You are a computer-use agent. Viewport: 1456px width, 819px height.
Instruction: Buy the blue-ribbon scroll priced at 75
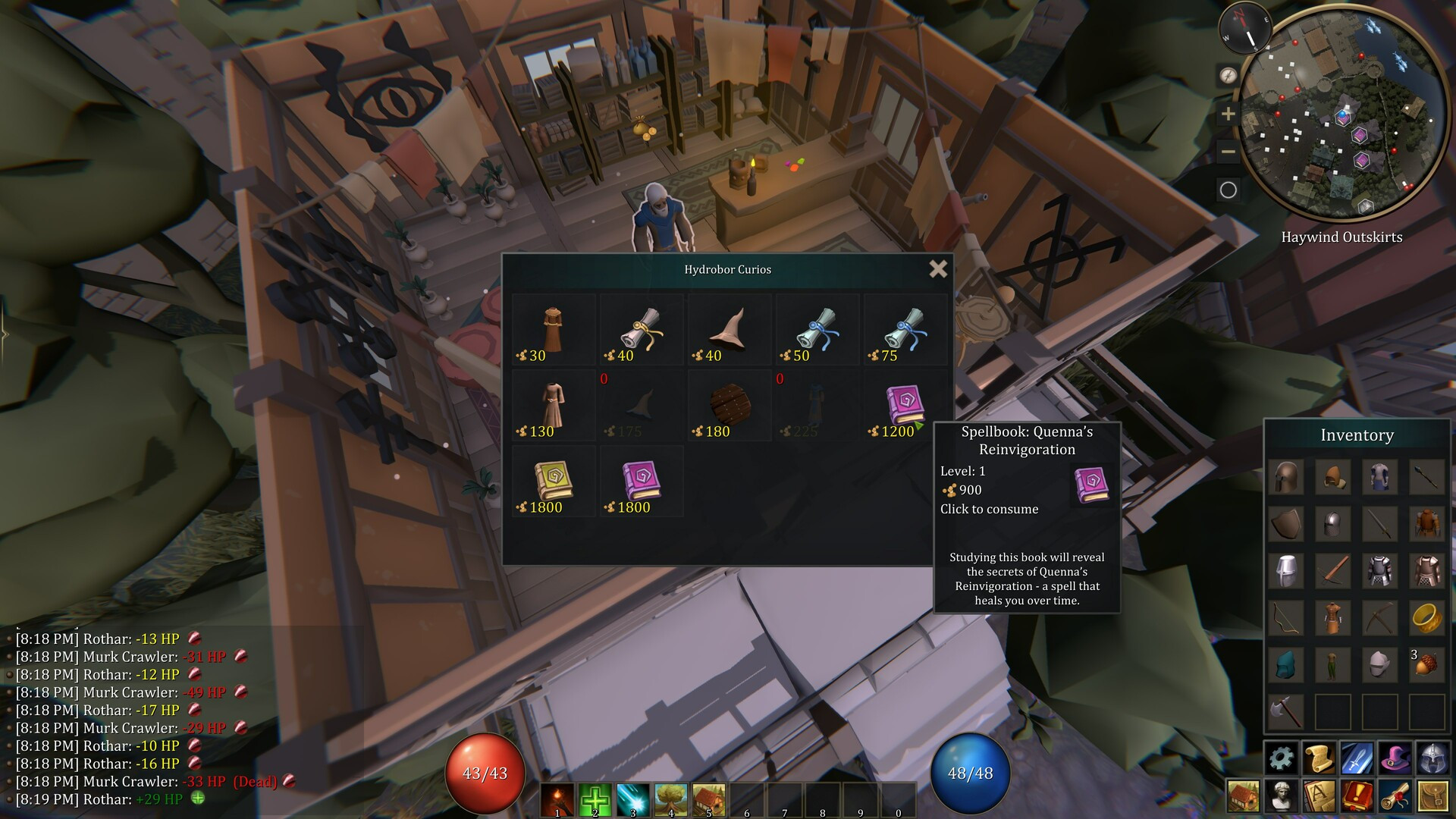tap(905, 330)
